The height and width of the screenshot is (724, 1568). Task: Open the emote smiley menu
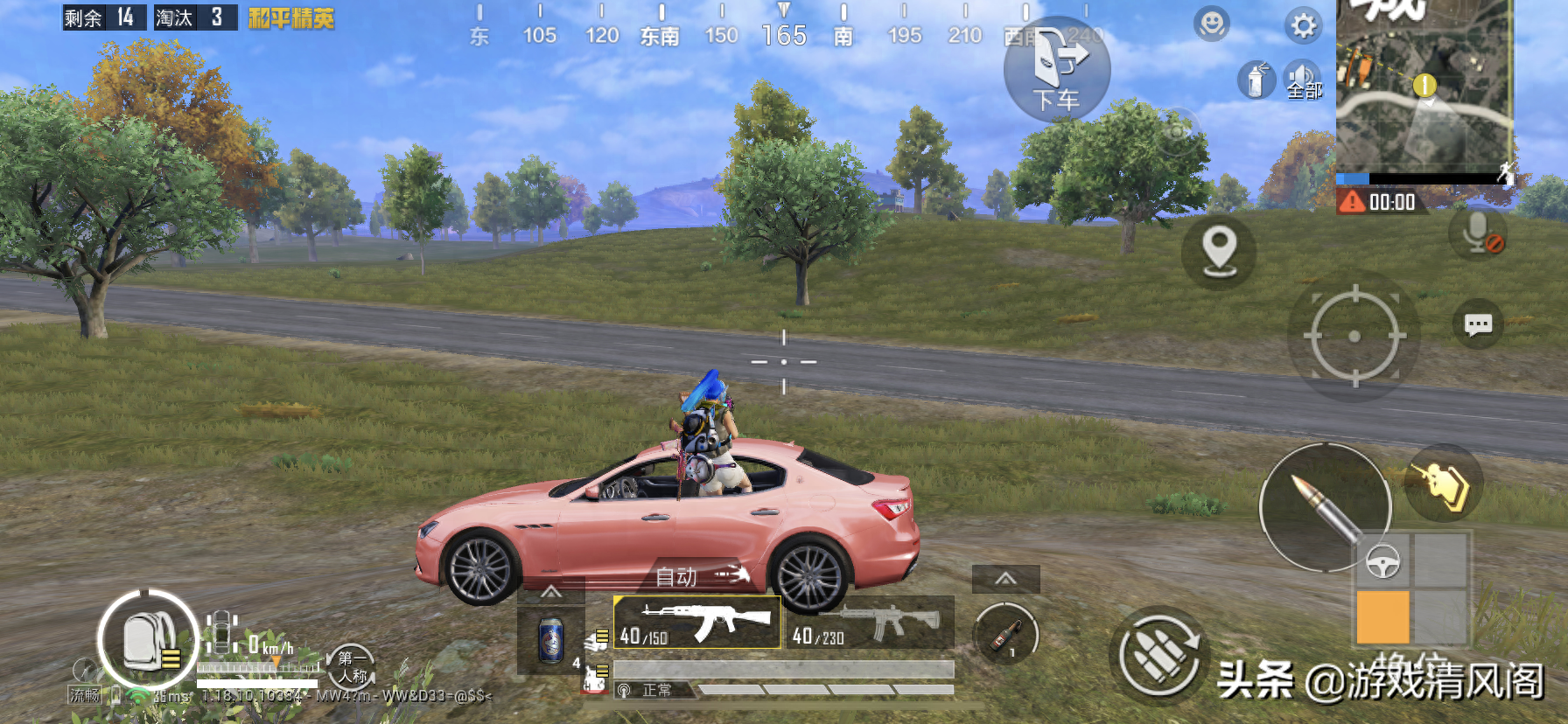coord(1212,24)
